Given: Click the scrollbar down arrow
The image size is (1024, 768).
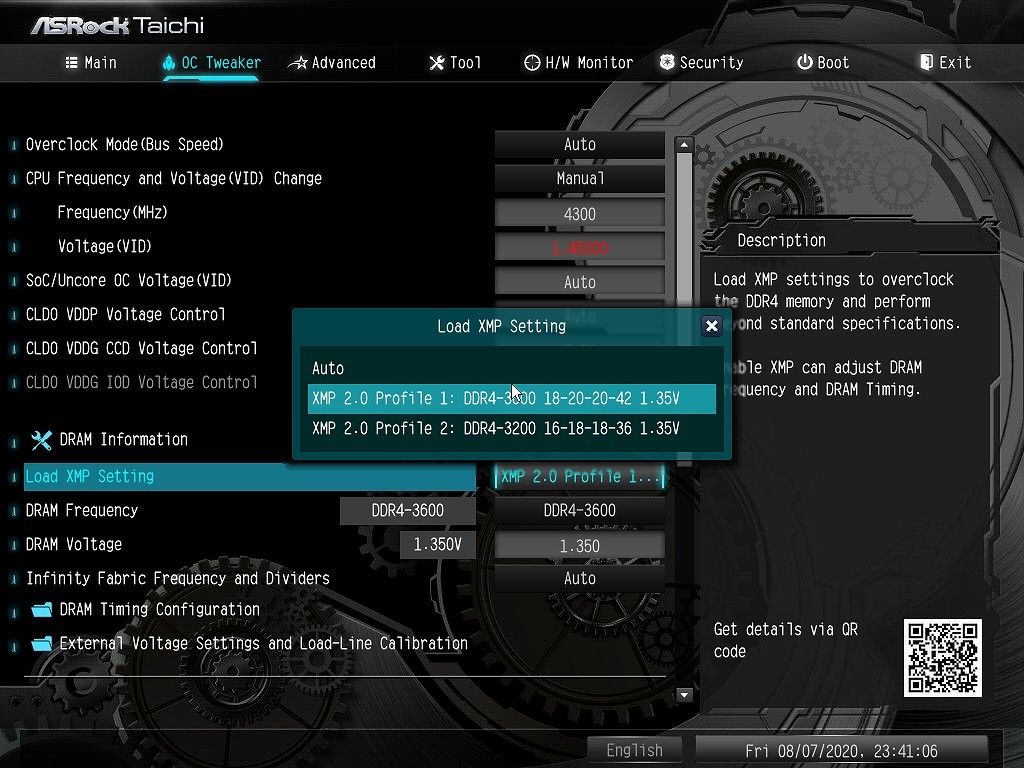Looking at the screenshot, I should [685, 694].
